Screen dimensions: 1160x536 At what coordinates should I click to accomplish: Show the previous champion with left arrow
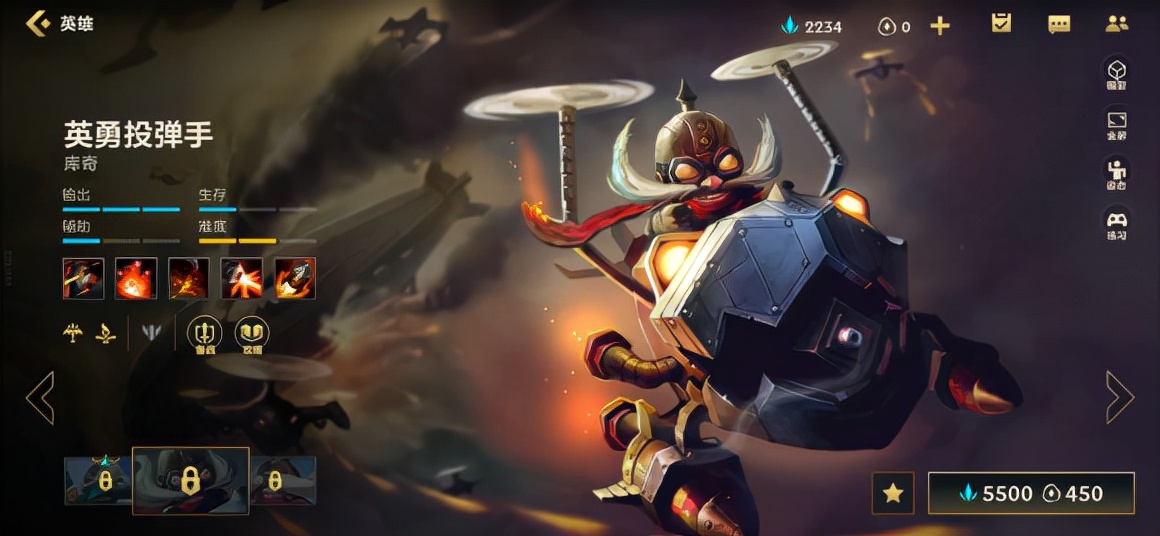(x=40, y=397)
